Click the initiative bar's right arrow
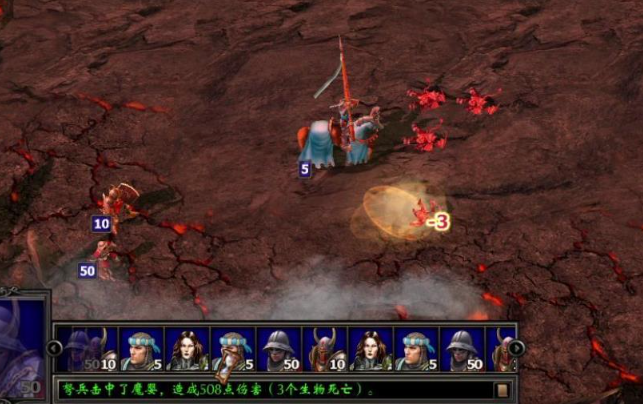This screenshot has height=404, width=643. [516, 348]
